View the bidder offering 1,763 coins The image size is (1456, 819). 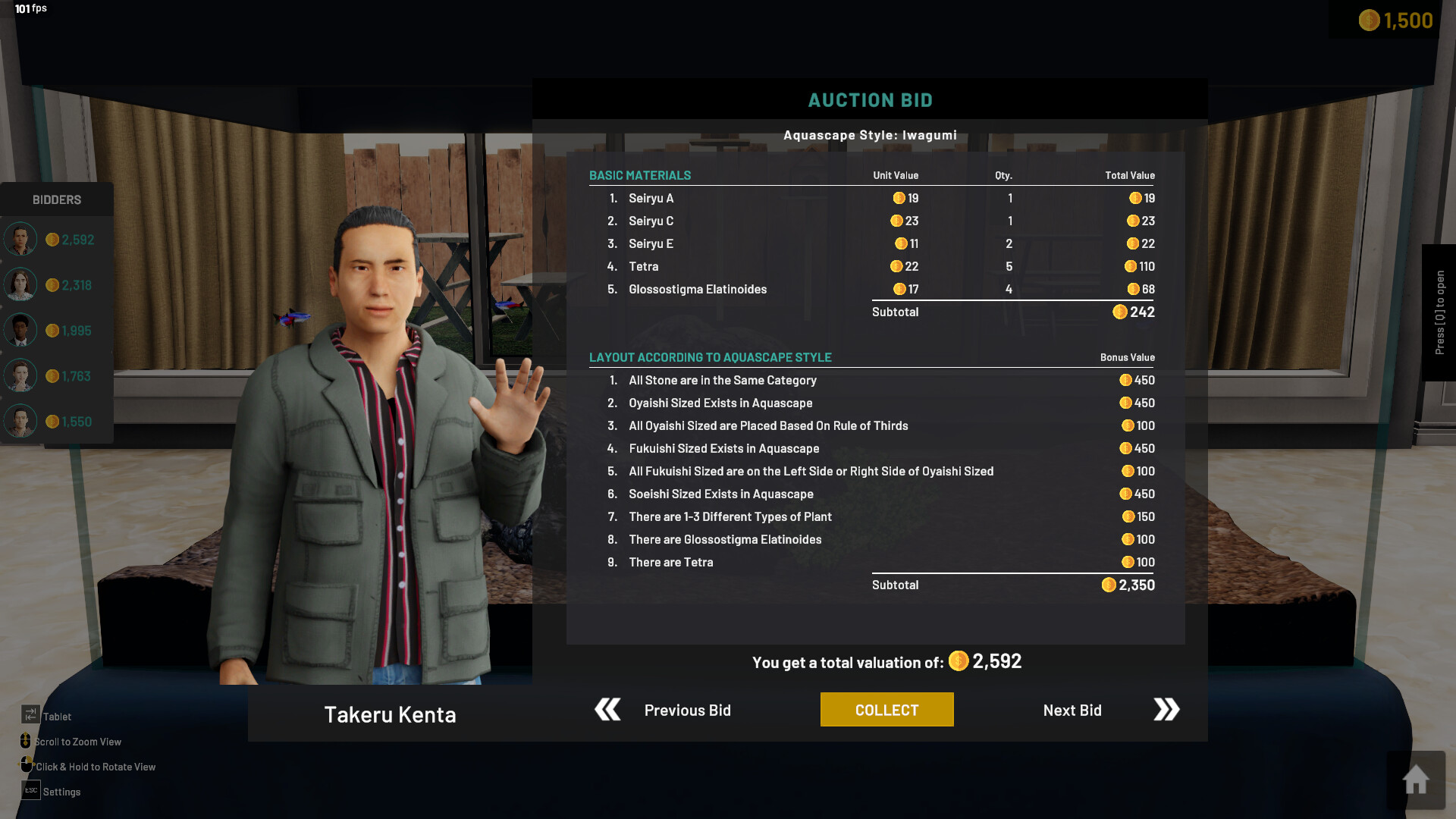point(57,376)
